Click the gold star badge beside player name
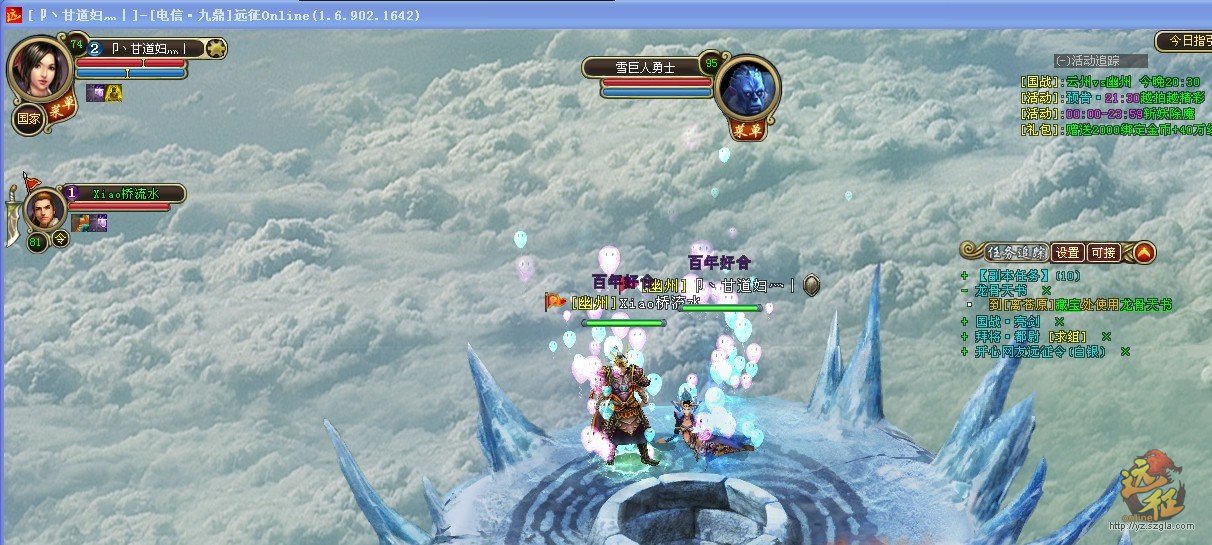The image size is (1212, 545). coord(215,48)
